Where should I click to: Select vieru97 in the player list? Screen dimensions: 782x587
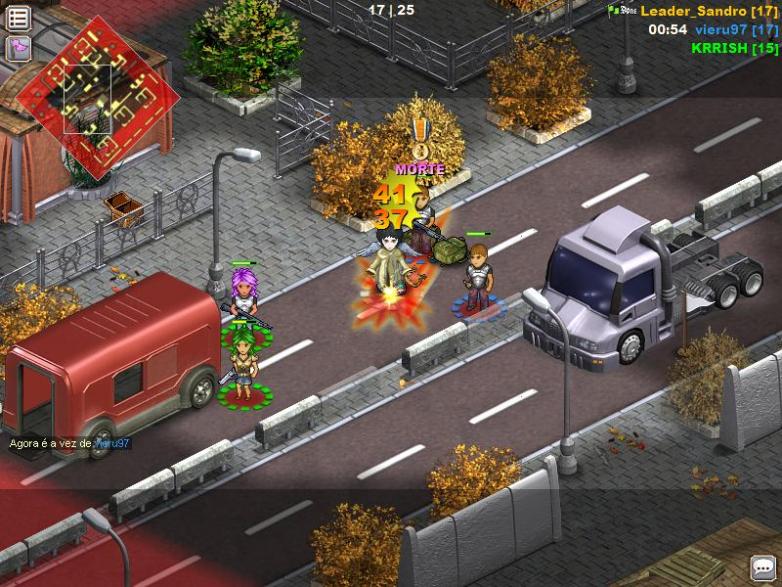tap(736, 29)
